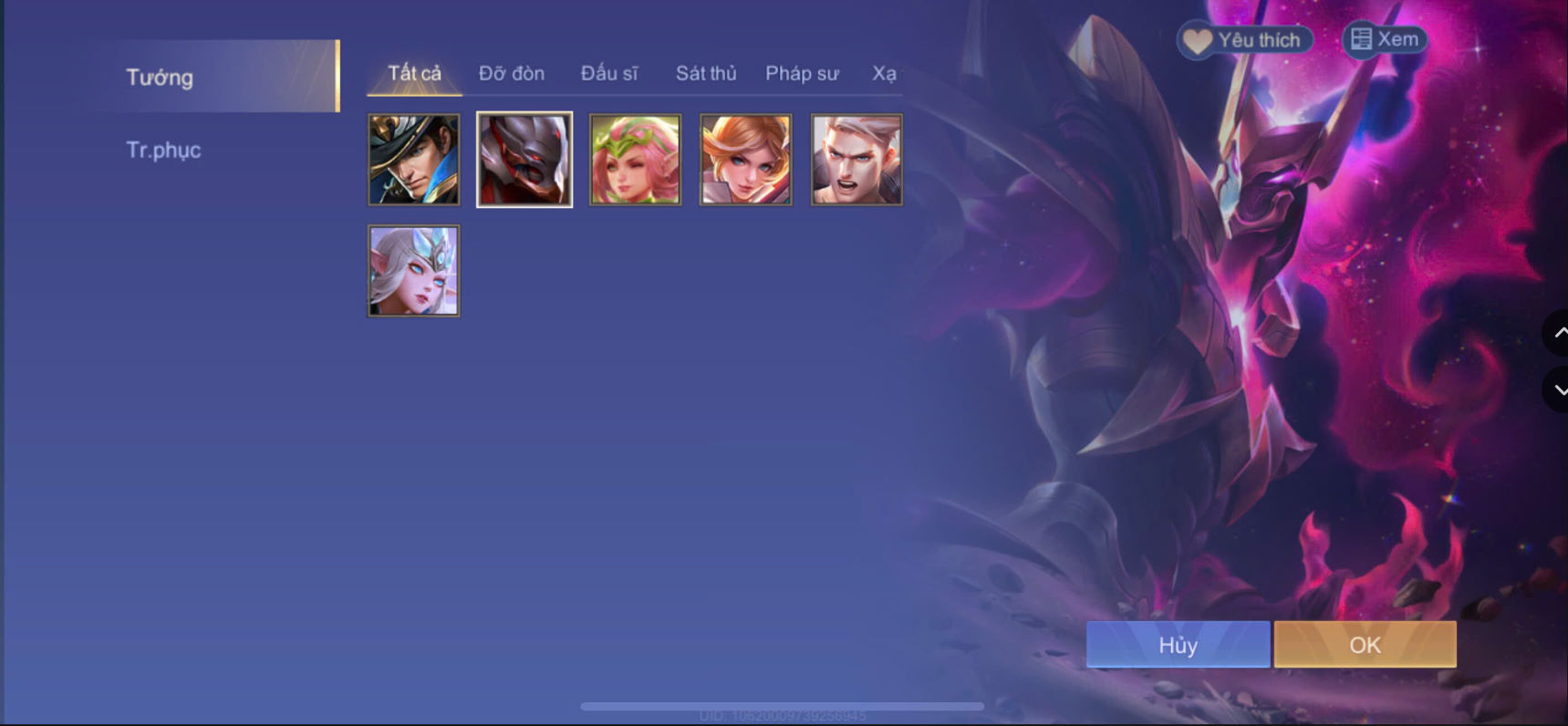Select the angry white-haired warrior portrait

855,159
